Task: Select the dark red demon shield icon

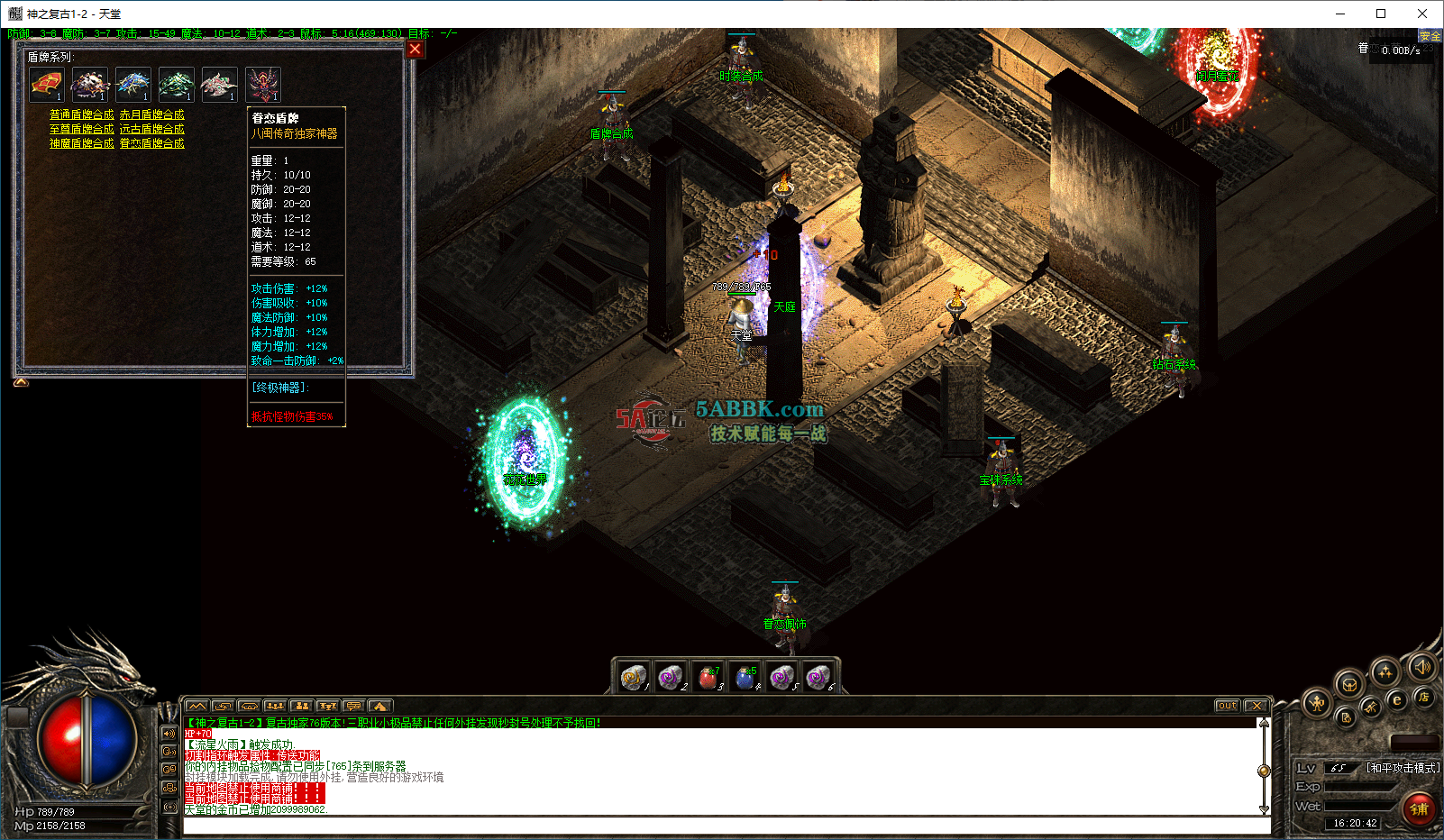Action: click(x=263, y=85)
